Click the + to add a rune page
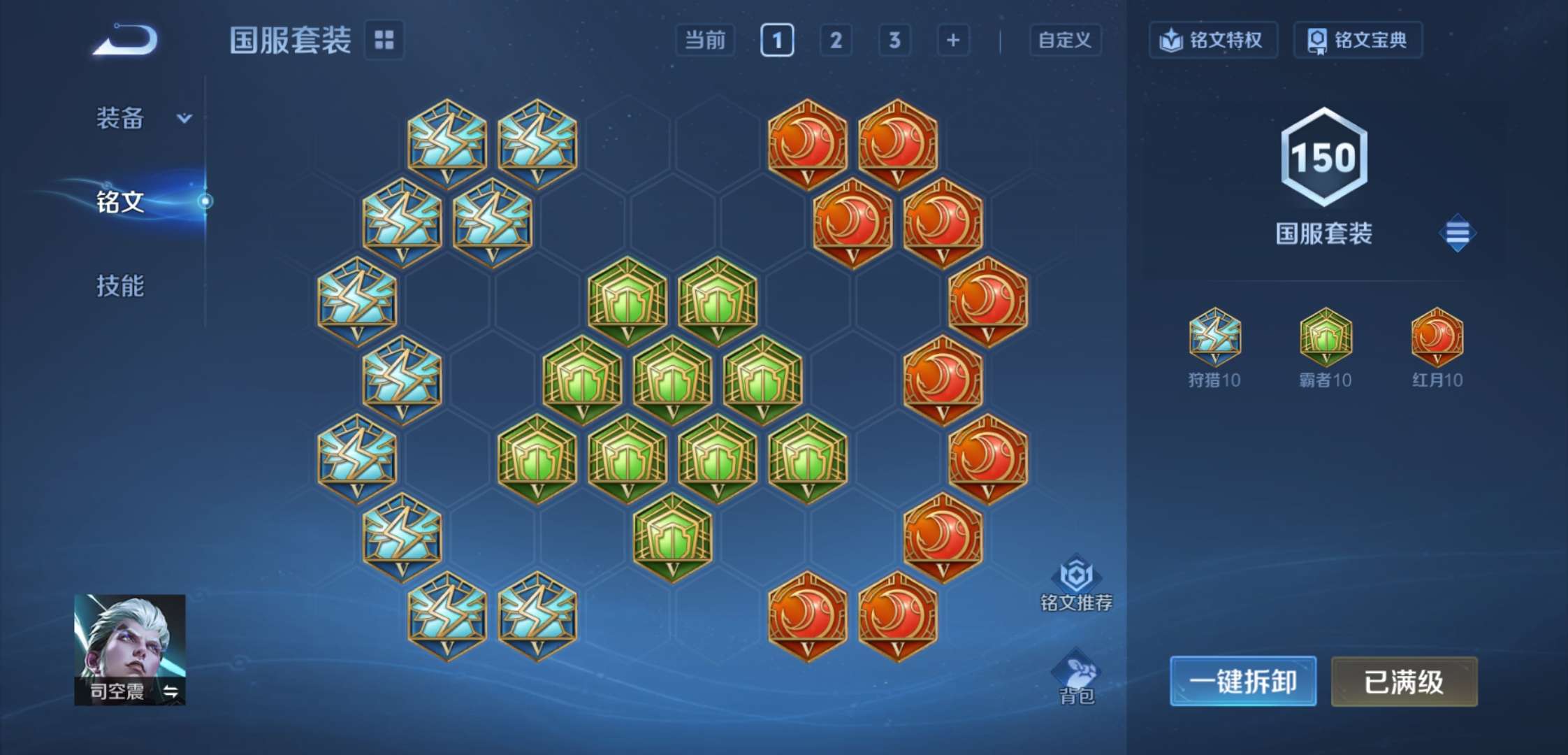 pos(953,40)
